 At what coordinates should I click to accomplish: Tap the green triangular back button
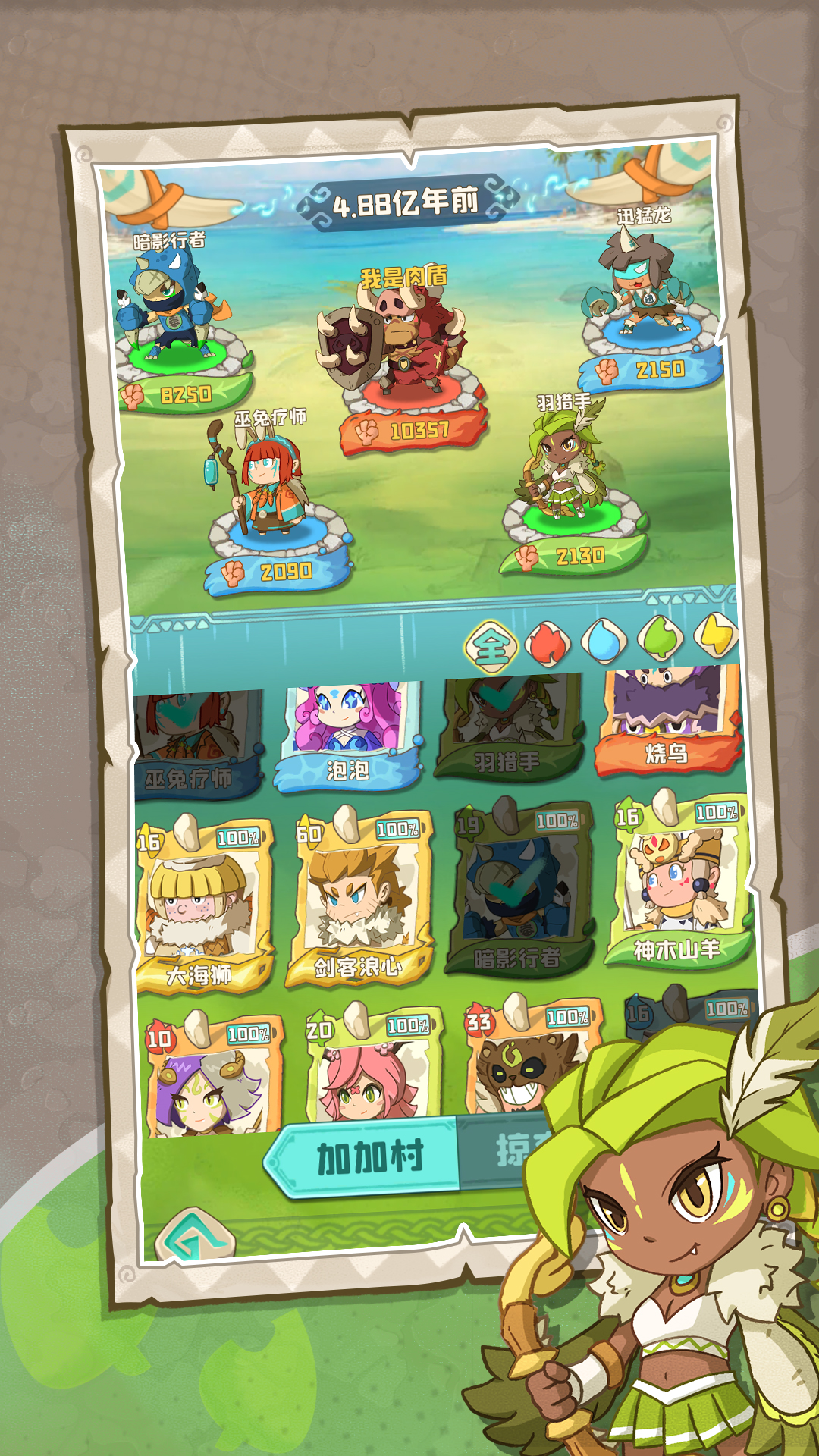click(194, 1238)
